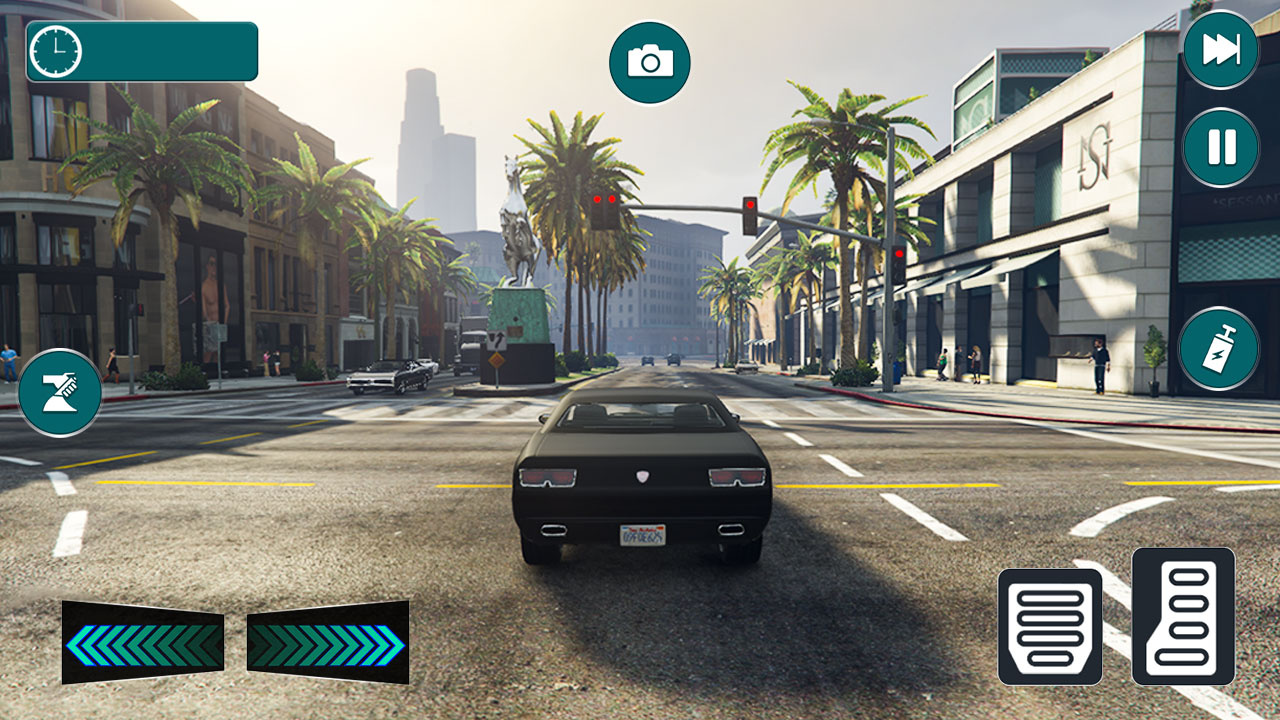This screenshot has height=720, width=1280.
Task: Hit the pause control to stop gameplay
Action: click(x=1219, y=146)
